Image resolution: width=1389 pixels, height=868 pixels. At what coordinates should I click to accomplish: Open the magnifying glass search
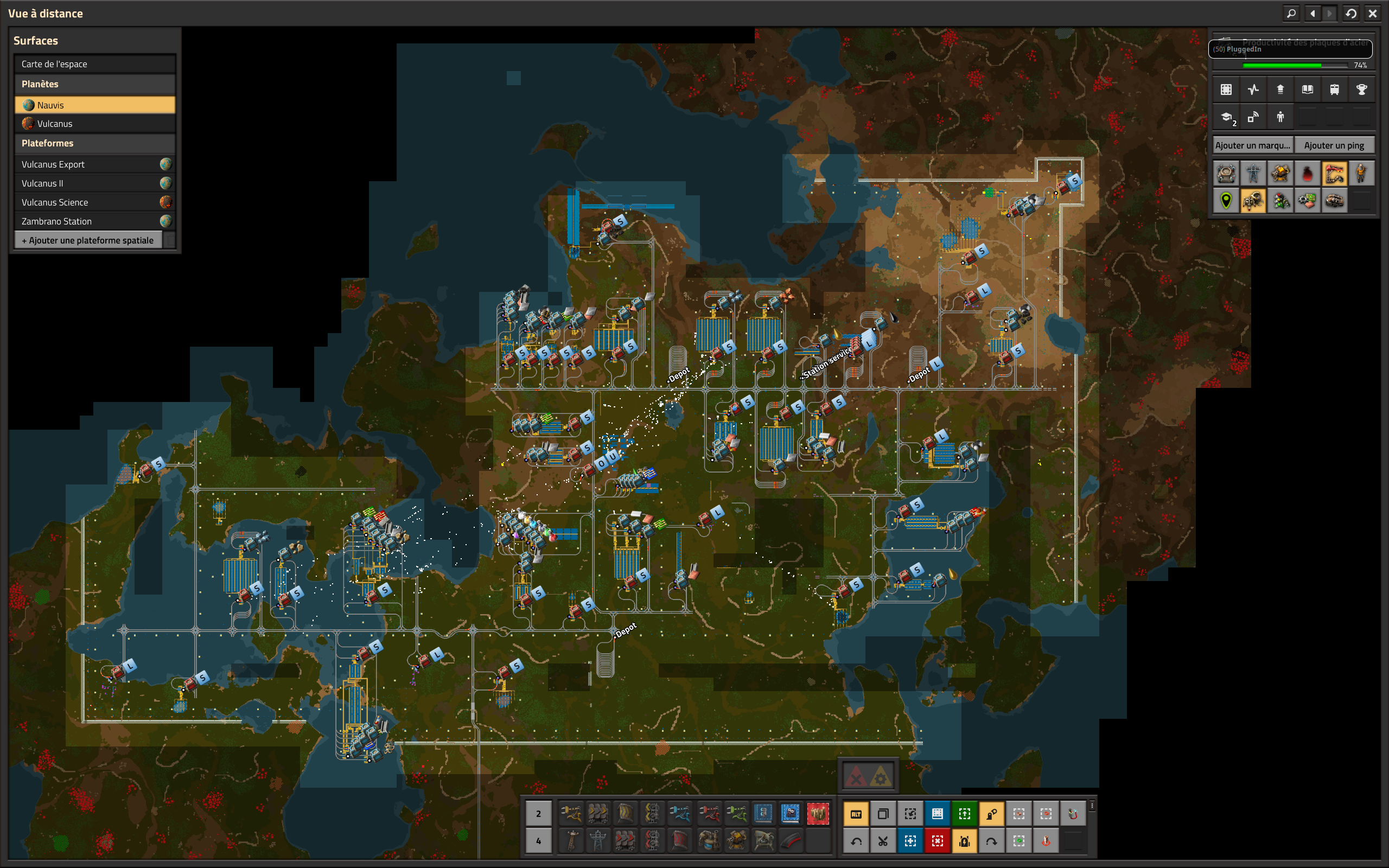coord(1291,13)
